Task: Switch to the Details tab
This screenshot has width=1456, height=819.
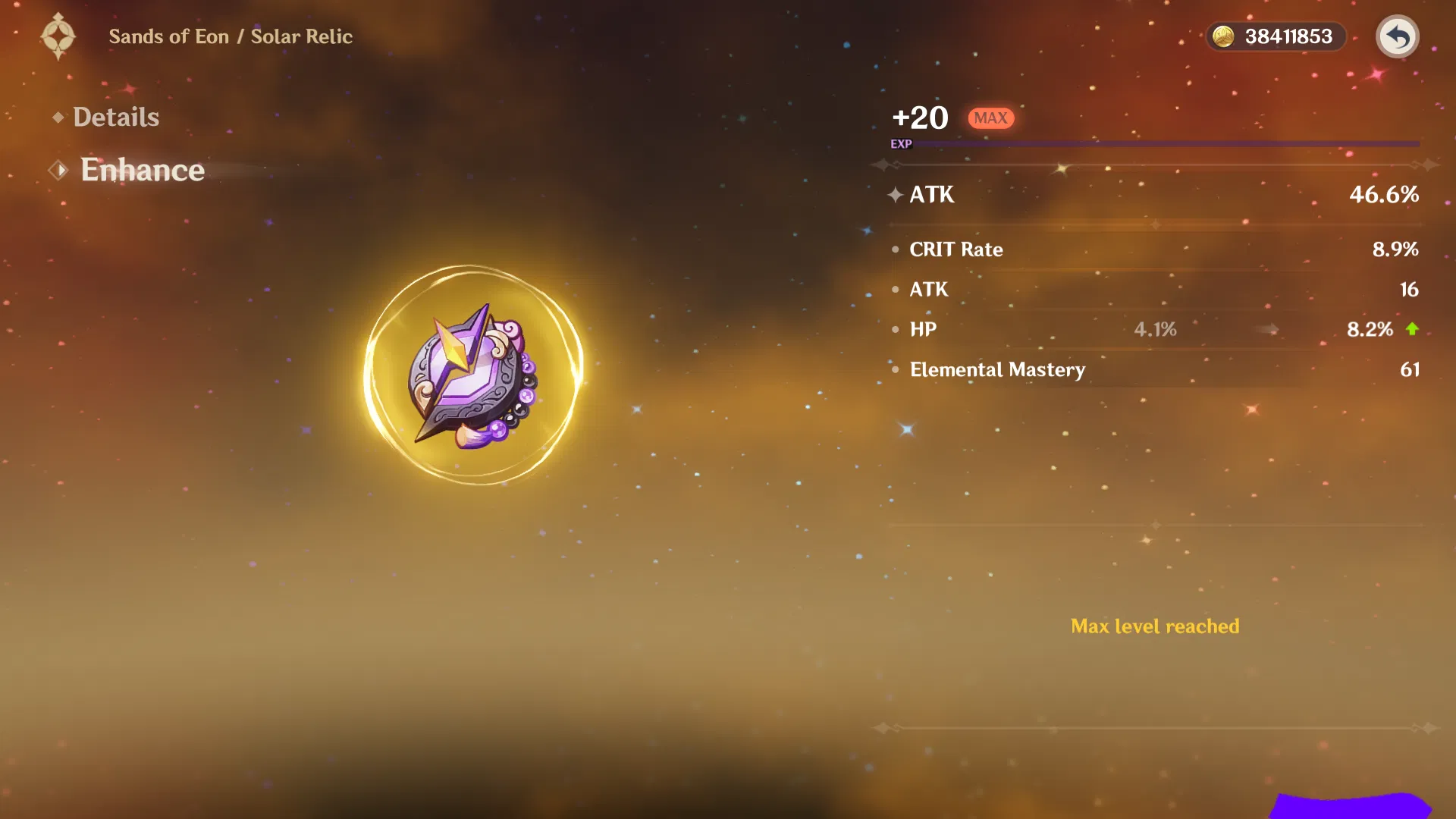Action: [115, 118]
